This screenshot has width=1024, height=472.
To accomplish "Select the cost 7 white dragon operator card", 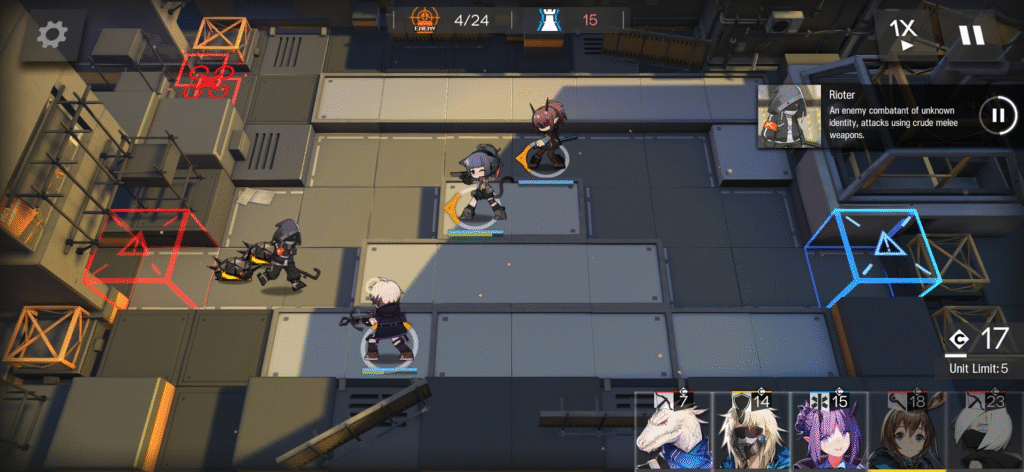I will tap(673, 432).
